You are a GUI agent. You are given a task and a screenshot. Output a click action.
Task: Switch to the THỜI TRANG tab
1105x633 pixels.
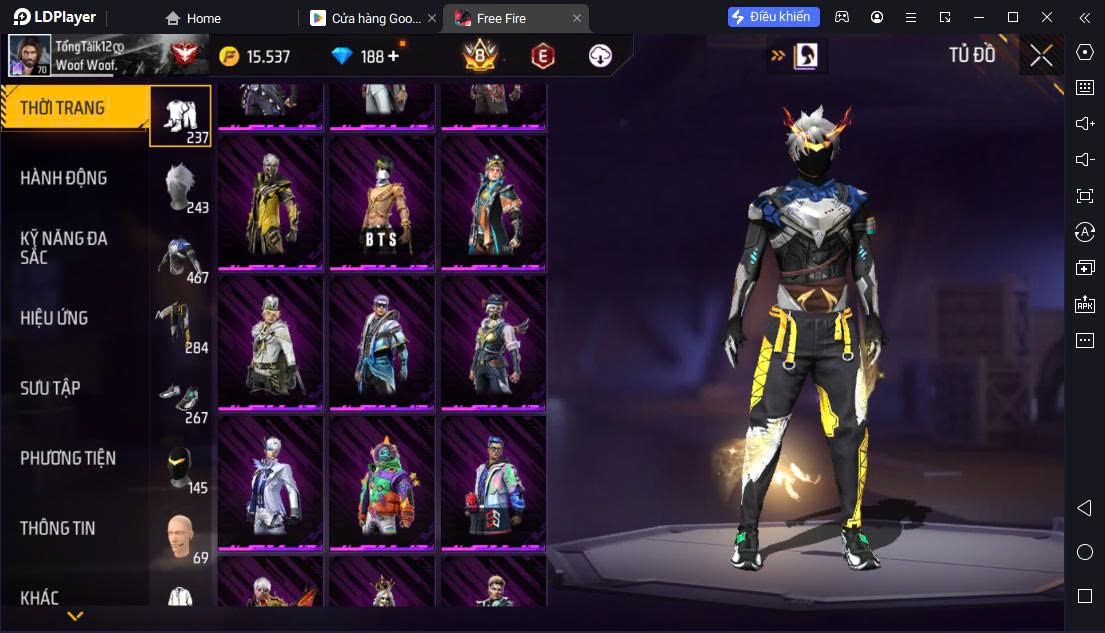point(62,108)
